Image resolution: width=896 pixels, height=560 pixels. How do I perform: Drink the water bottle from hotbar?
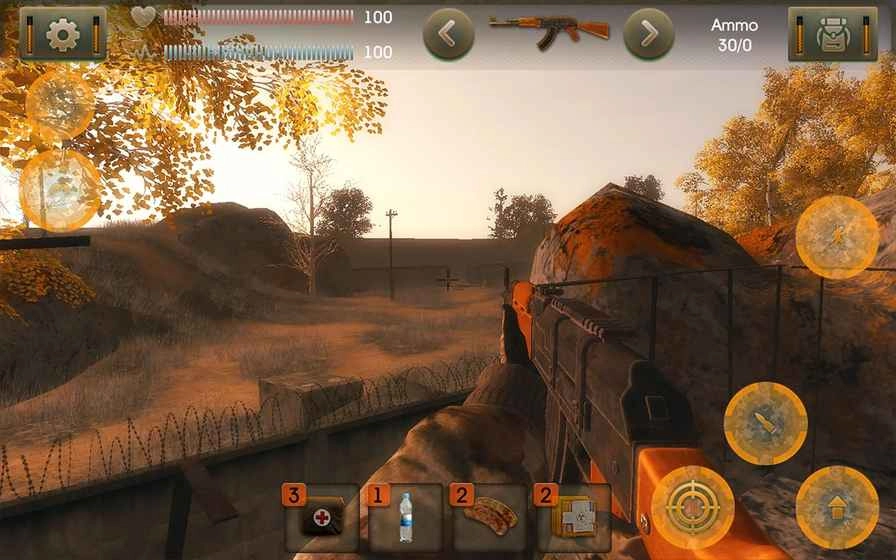click(x=405, y=518)
